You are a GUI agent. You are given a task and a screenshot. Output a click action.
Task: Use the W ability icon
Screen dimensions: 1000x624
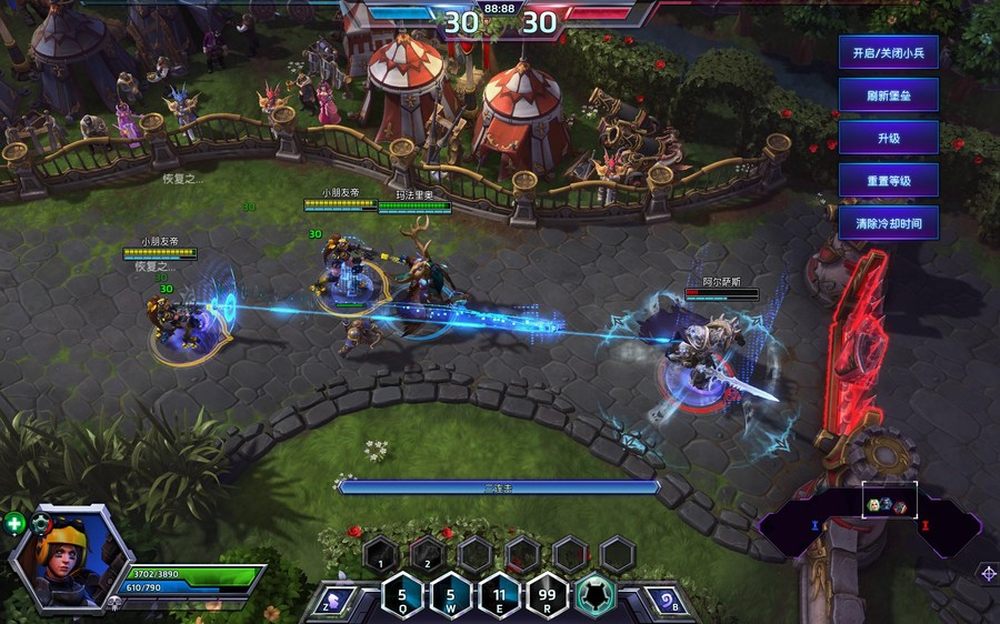(451, 597)
